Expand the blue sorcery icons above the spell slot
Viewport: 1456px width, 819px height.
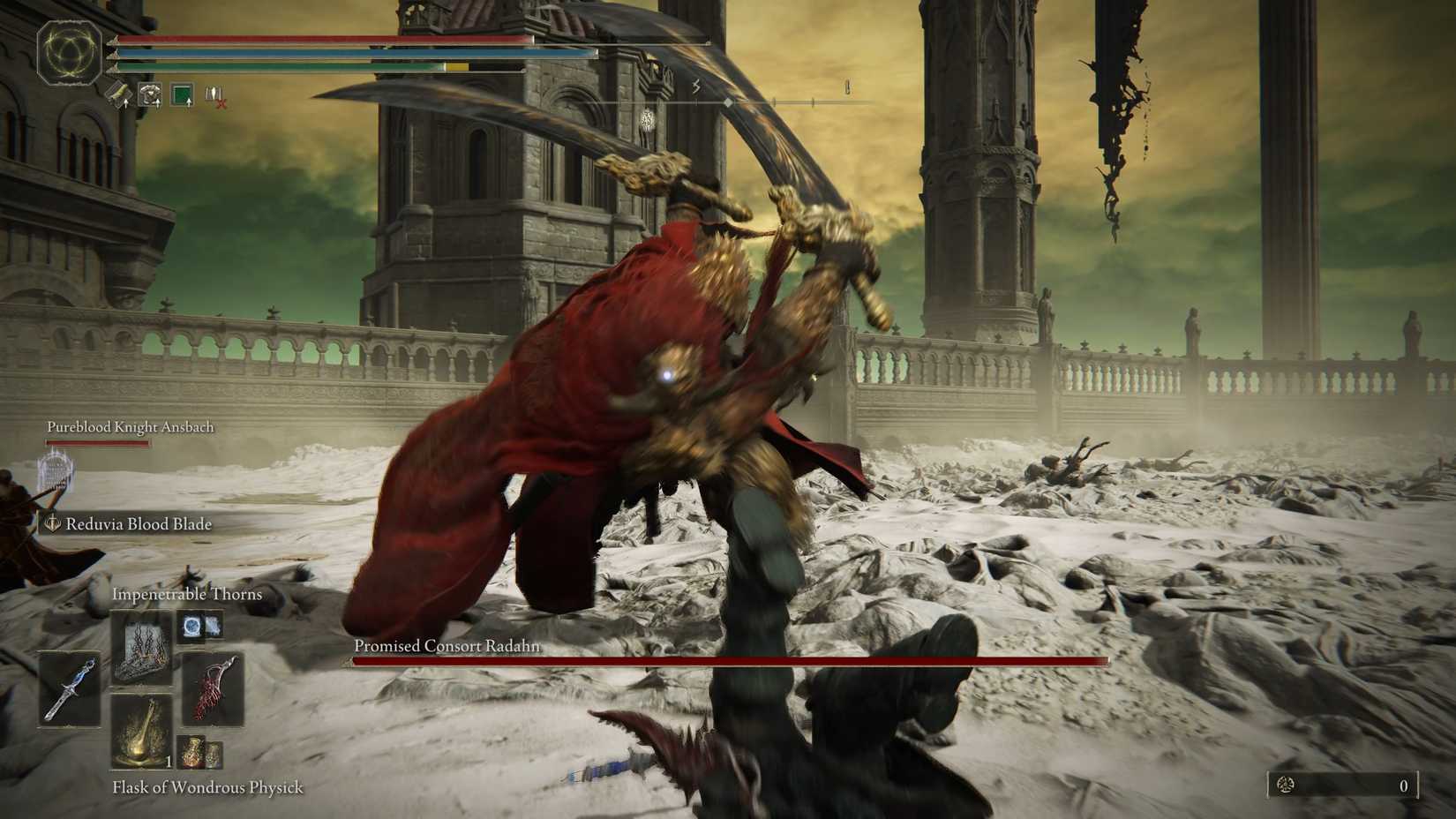click(199, 627)
